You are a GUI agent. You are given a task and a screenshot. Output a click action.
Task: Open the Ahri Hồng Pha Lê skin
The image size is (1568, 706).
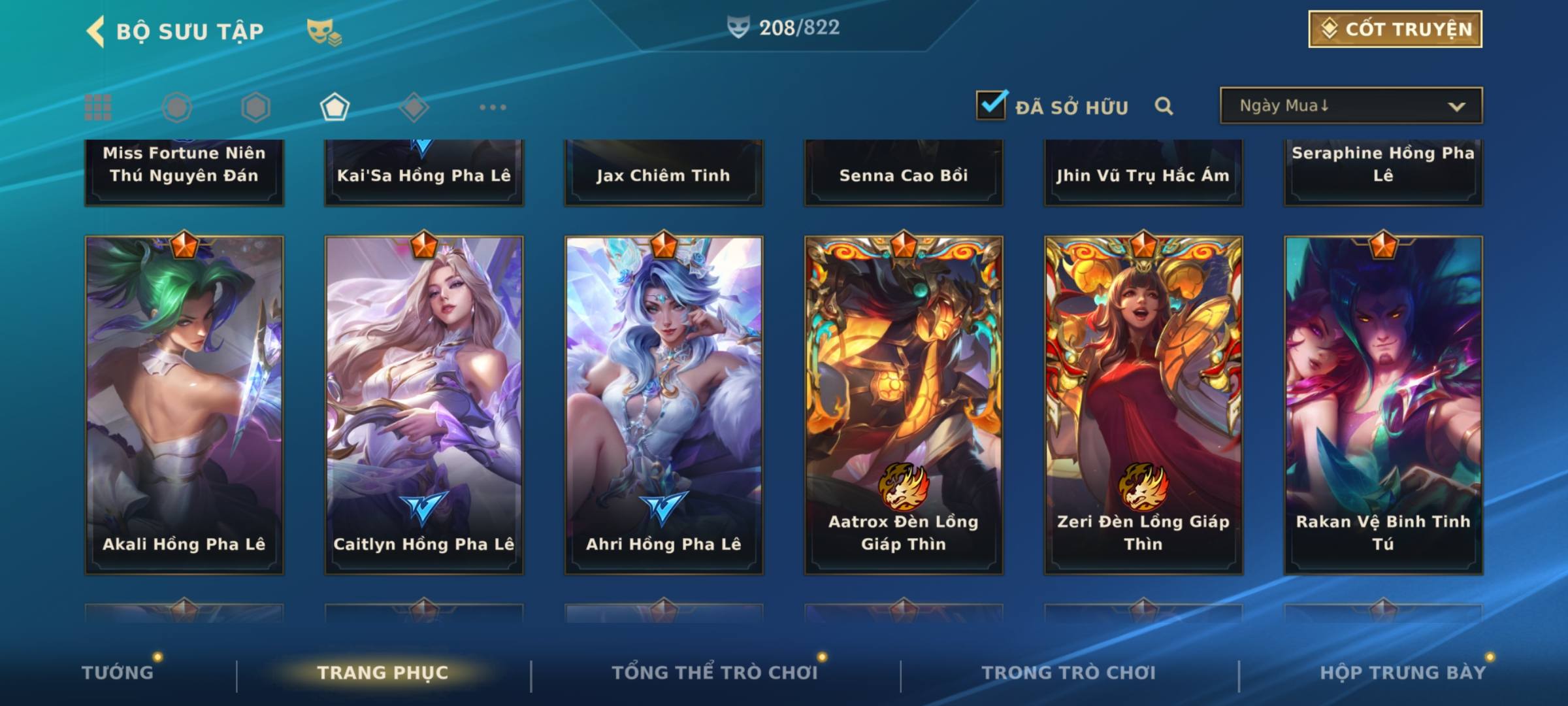tap(664, 405)
